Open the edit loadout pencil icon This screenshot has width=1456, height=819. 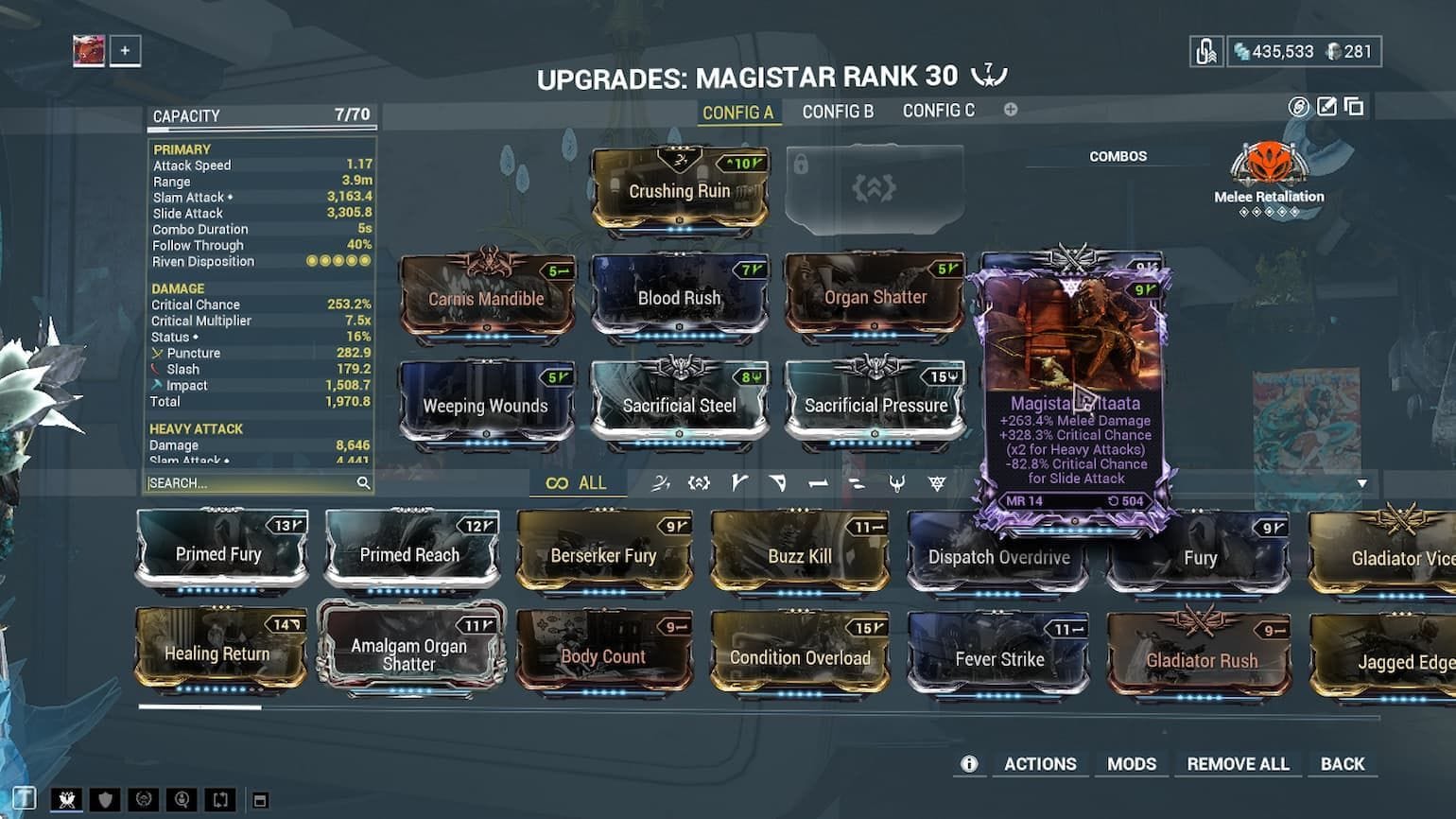point(1326,108)
